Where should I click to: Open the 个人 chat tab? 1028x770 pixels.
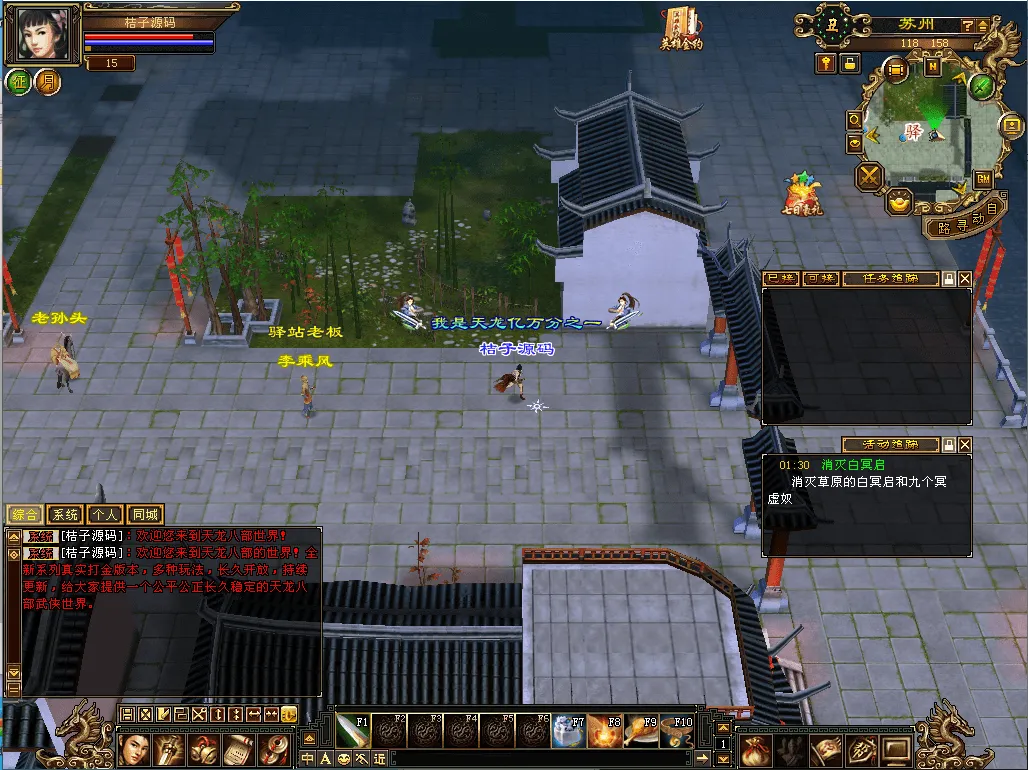(x=105, y=515)
